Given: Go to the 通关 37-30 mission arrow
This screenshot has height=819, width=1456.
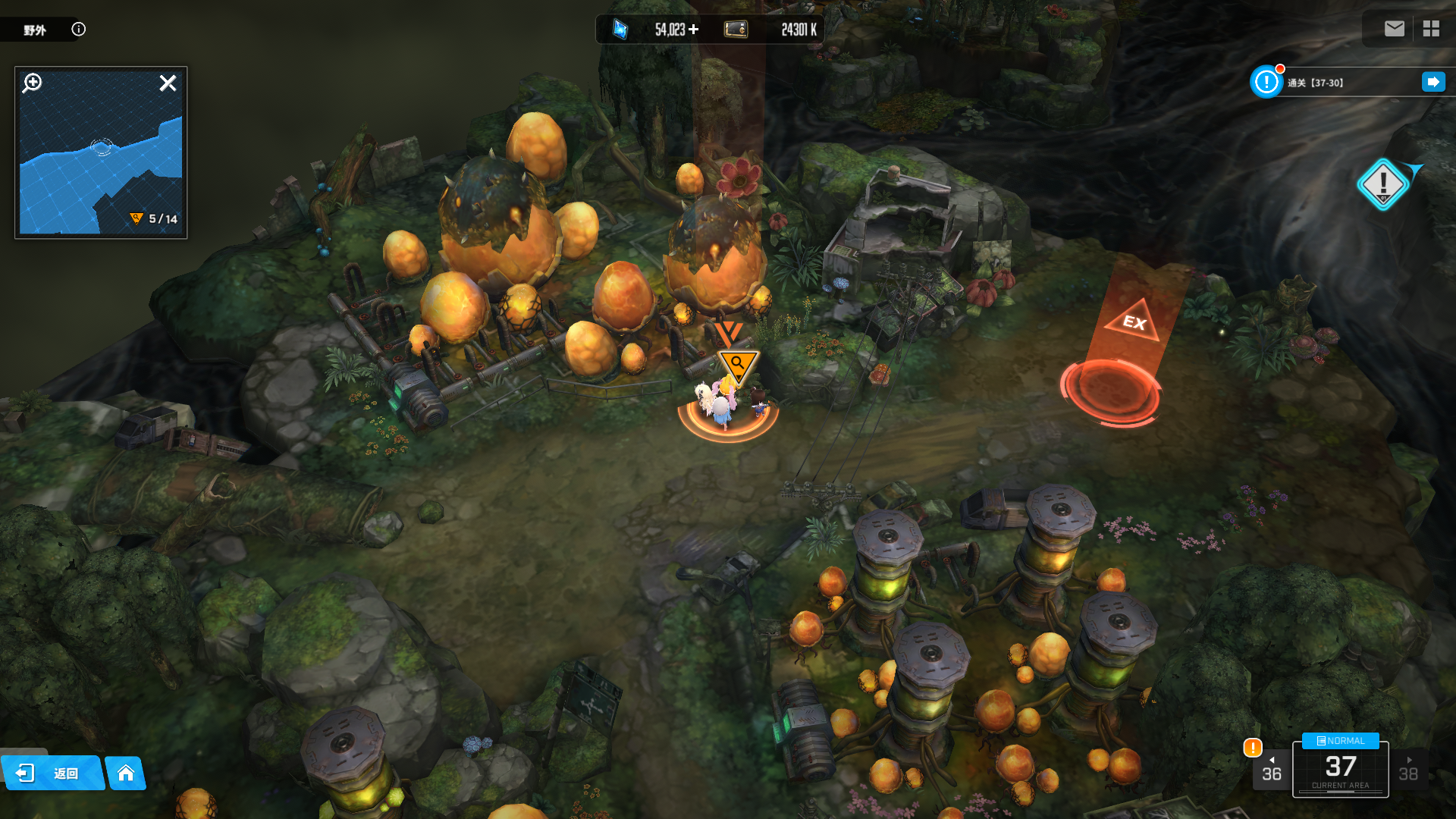Looking at the screenshot, I should [x=1433, y=82].
